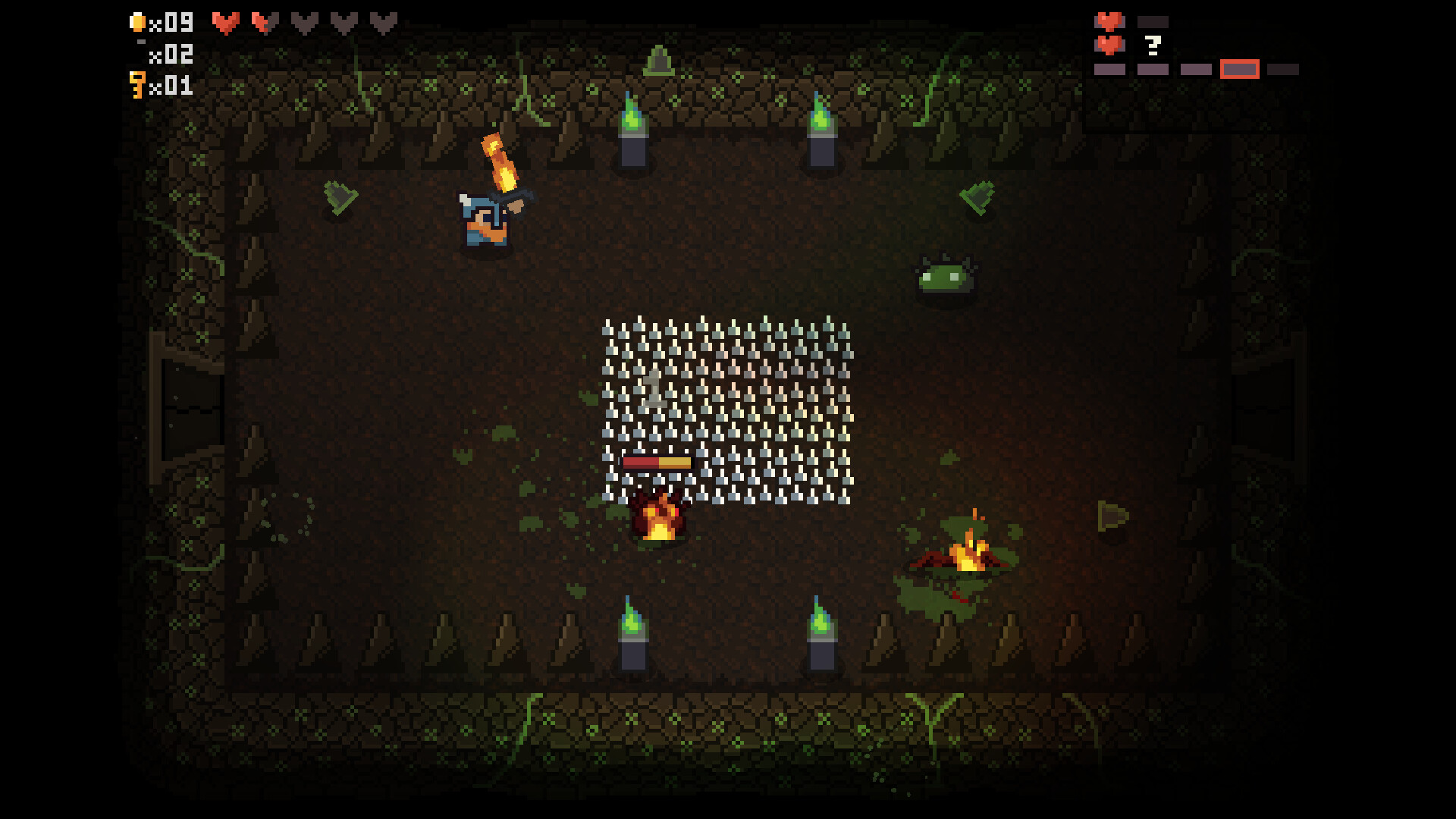Click the enemy health bar above the flame
This screenshot has height=819, width=1456.
(657, 461)
